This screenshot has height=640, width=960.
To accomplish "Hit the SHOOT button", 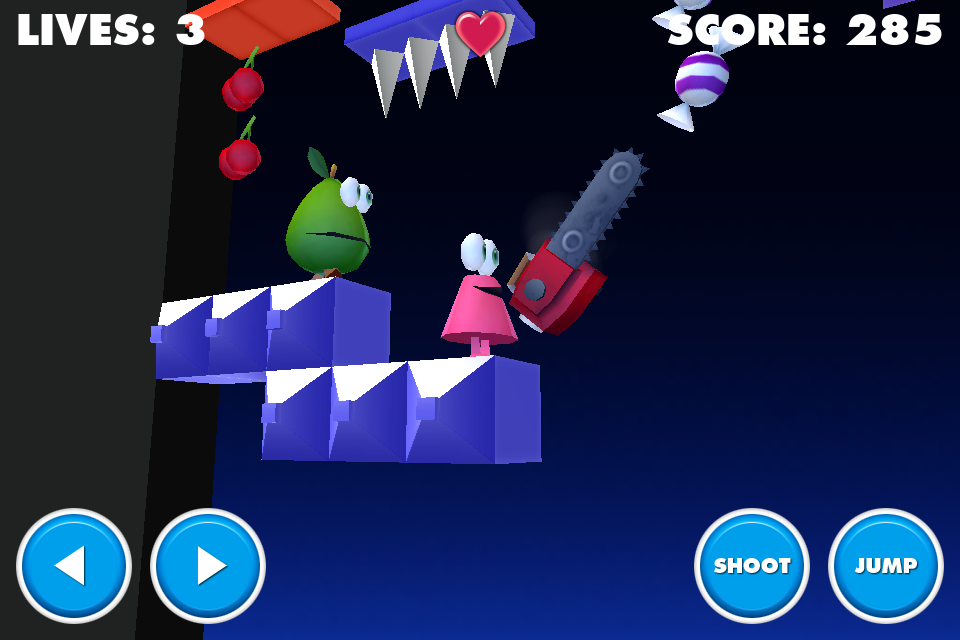I will (x=752, y=566).
